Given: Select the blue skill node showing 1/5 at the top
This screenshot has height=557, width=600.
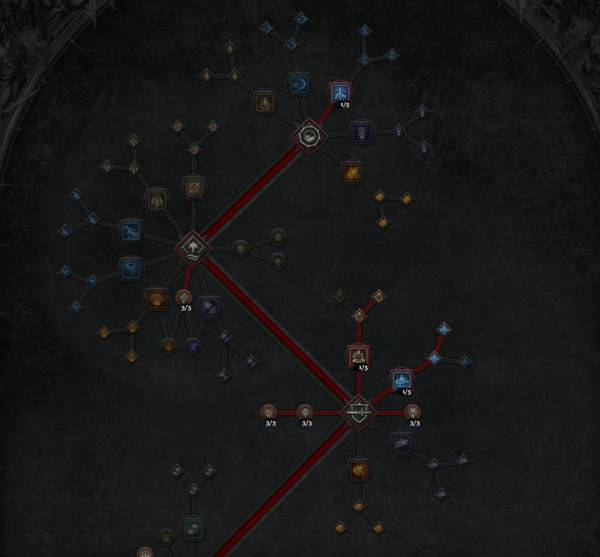Looking at the screenshot, I should pos(339,91).
